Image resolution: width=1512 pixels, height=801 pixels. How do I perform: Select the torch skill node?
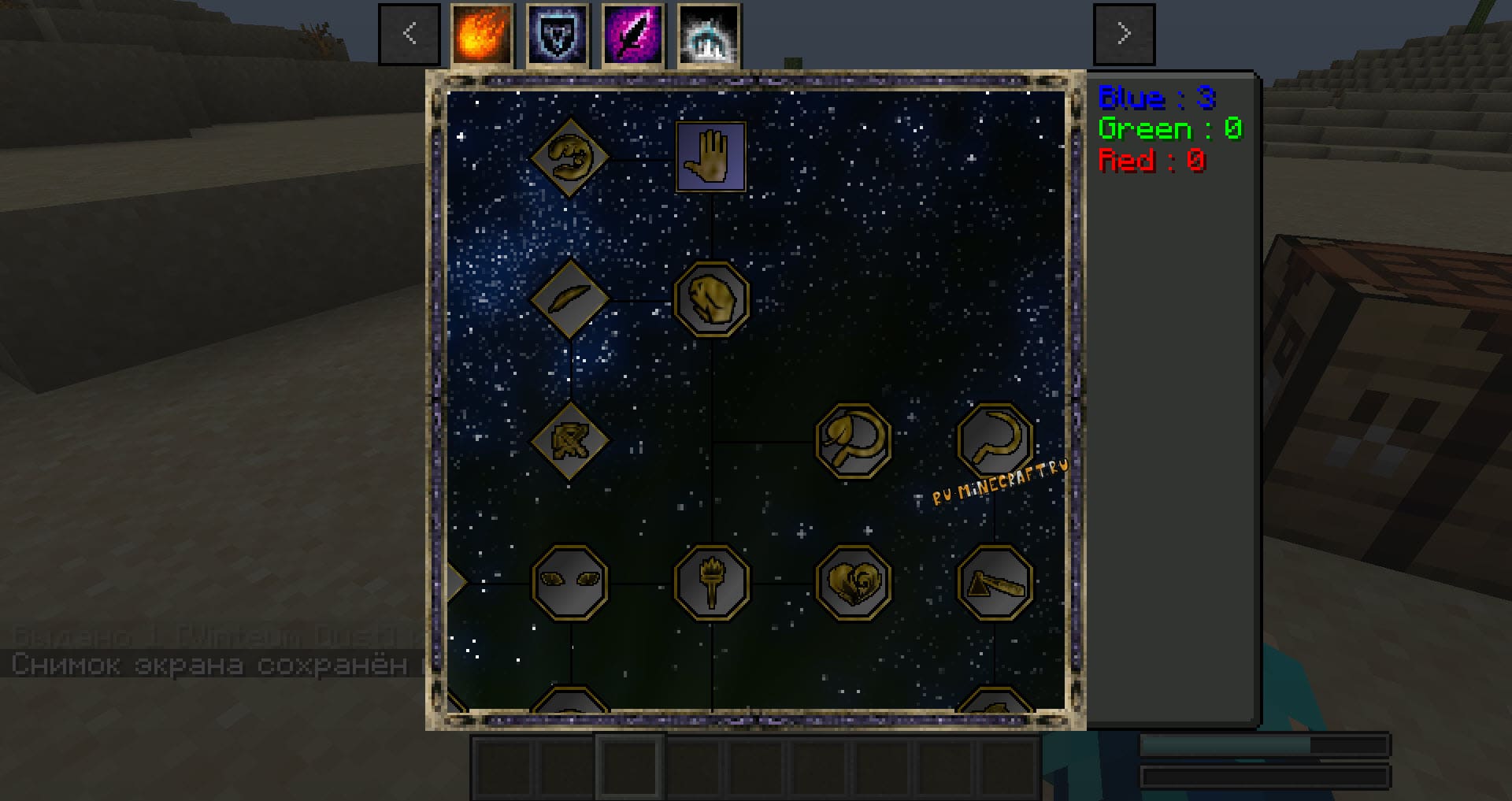click(x=712, y=583)
